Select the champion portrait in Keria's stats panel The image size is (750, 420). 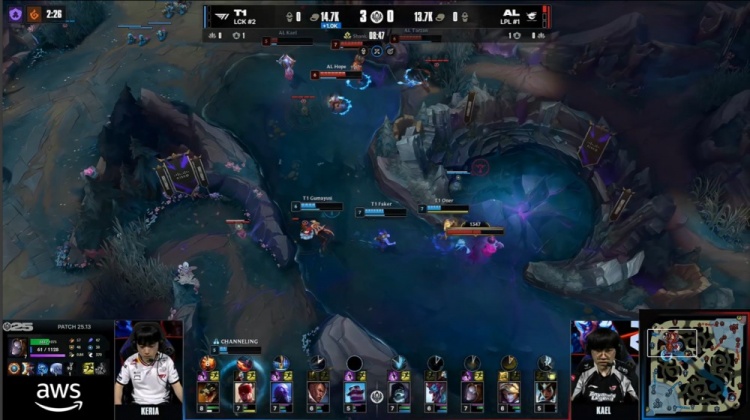point(18,347)
